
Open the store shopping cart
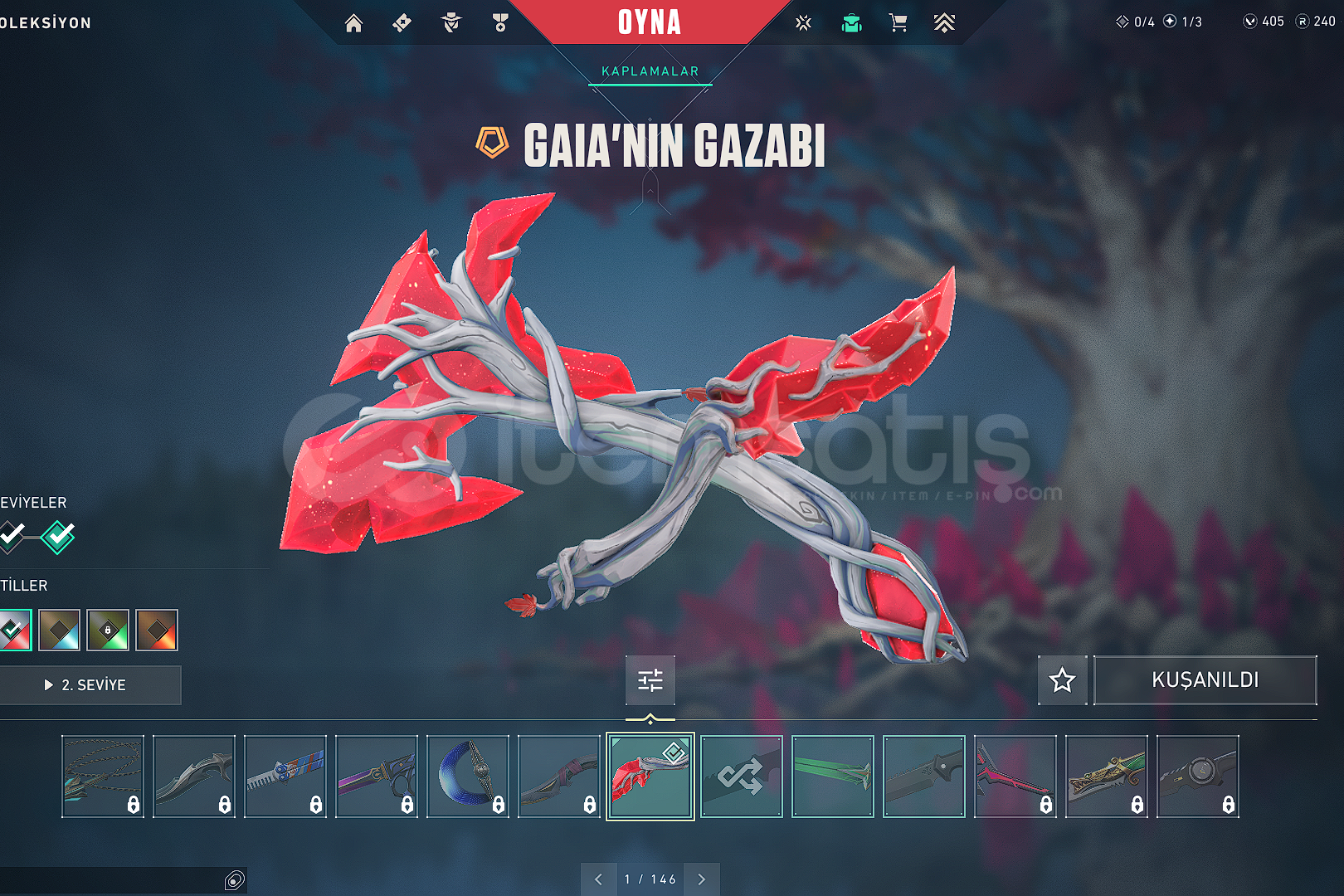click(x=898, y=23)
